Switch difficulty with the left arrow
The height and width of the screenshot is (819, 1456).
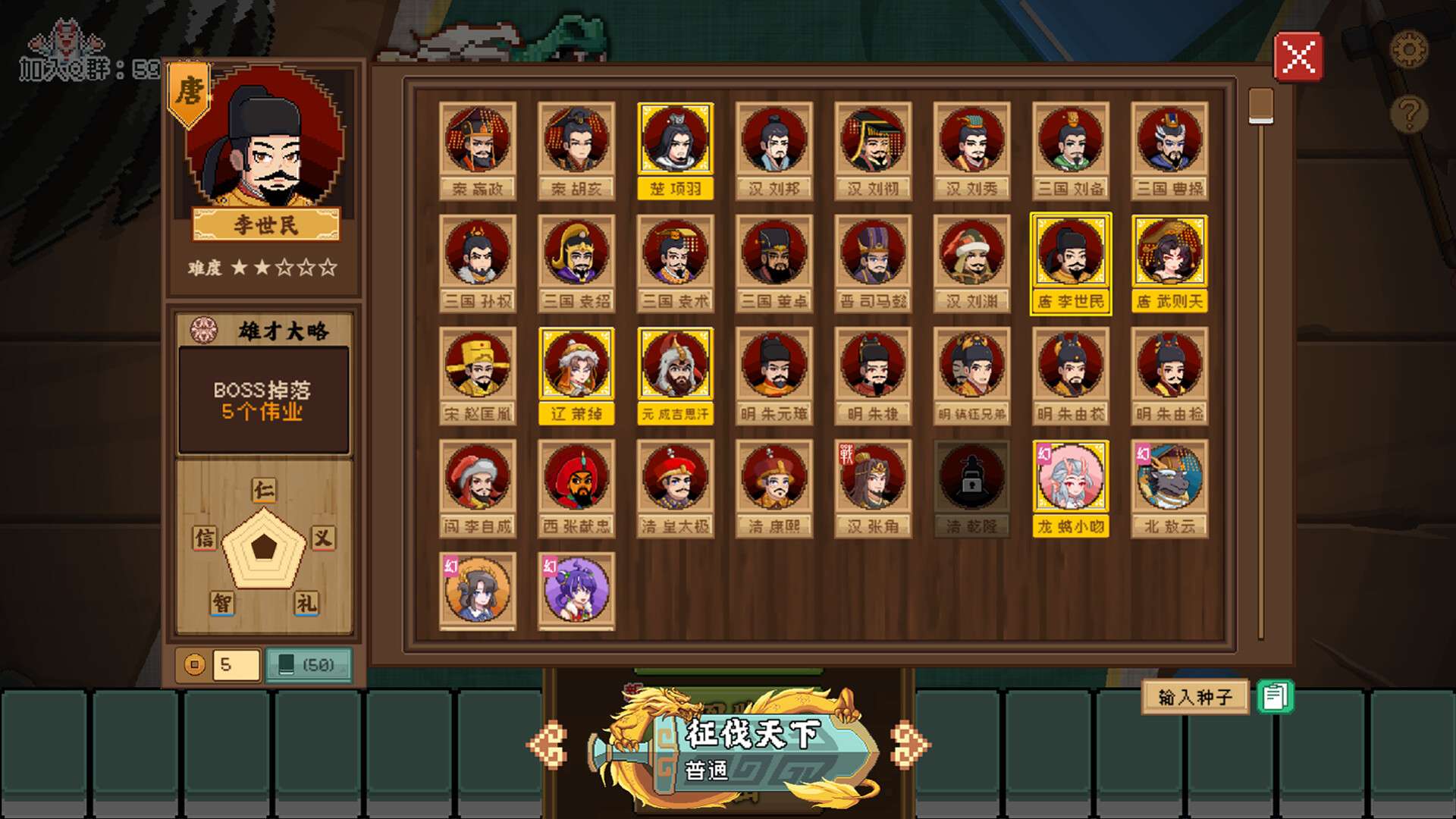(548, 743)
